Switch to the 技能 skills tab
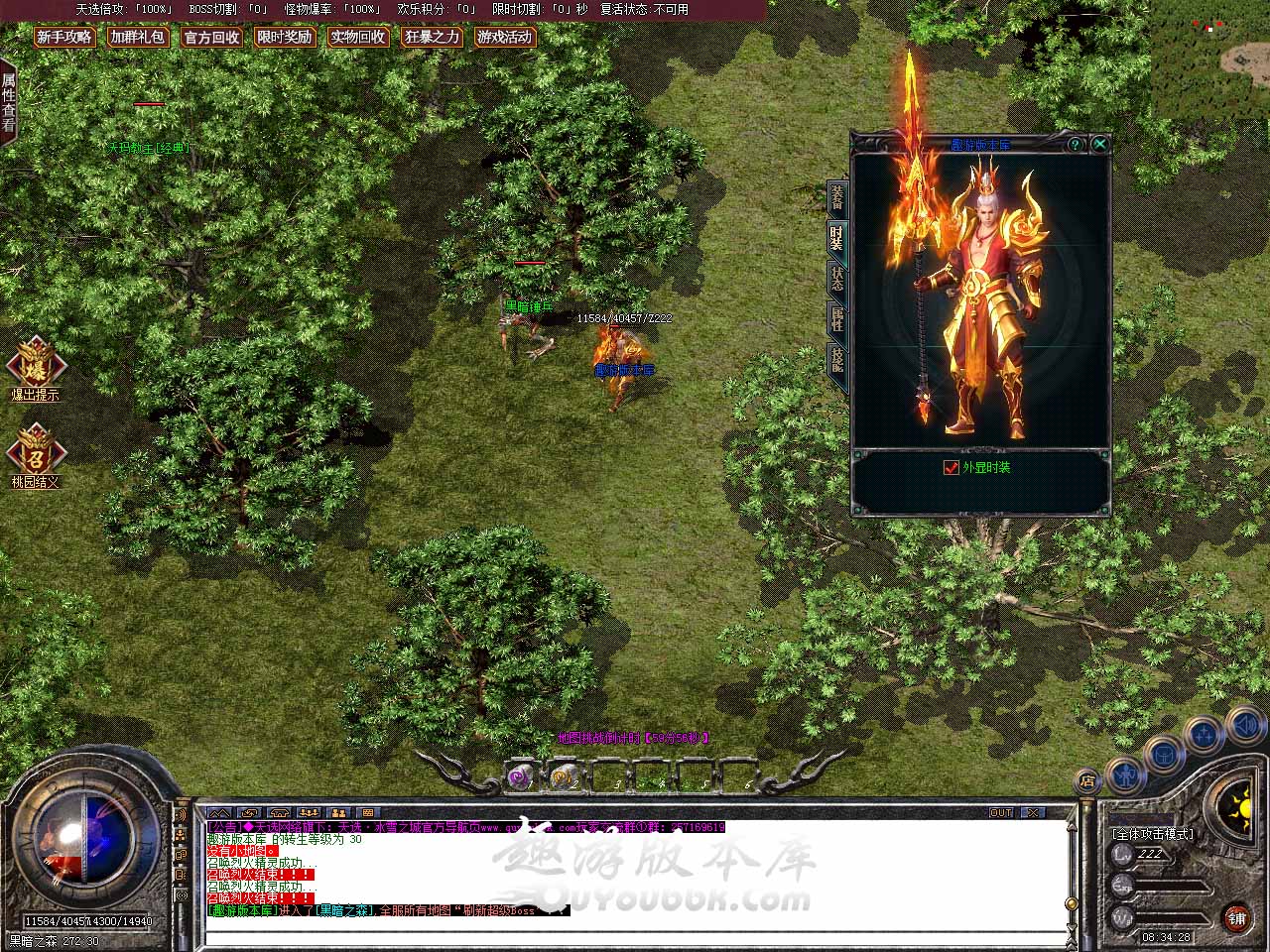 (837, 359)
